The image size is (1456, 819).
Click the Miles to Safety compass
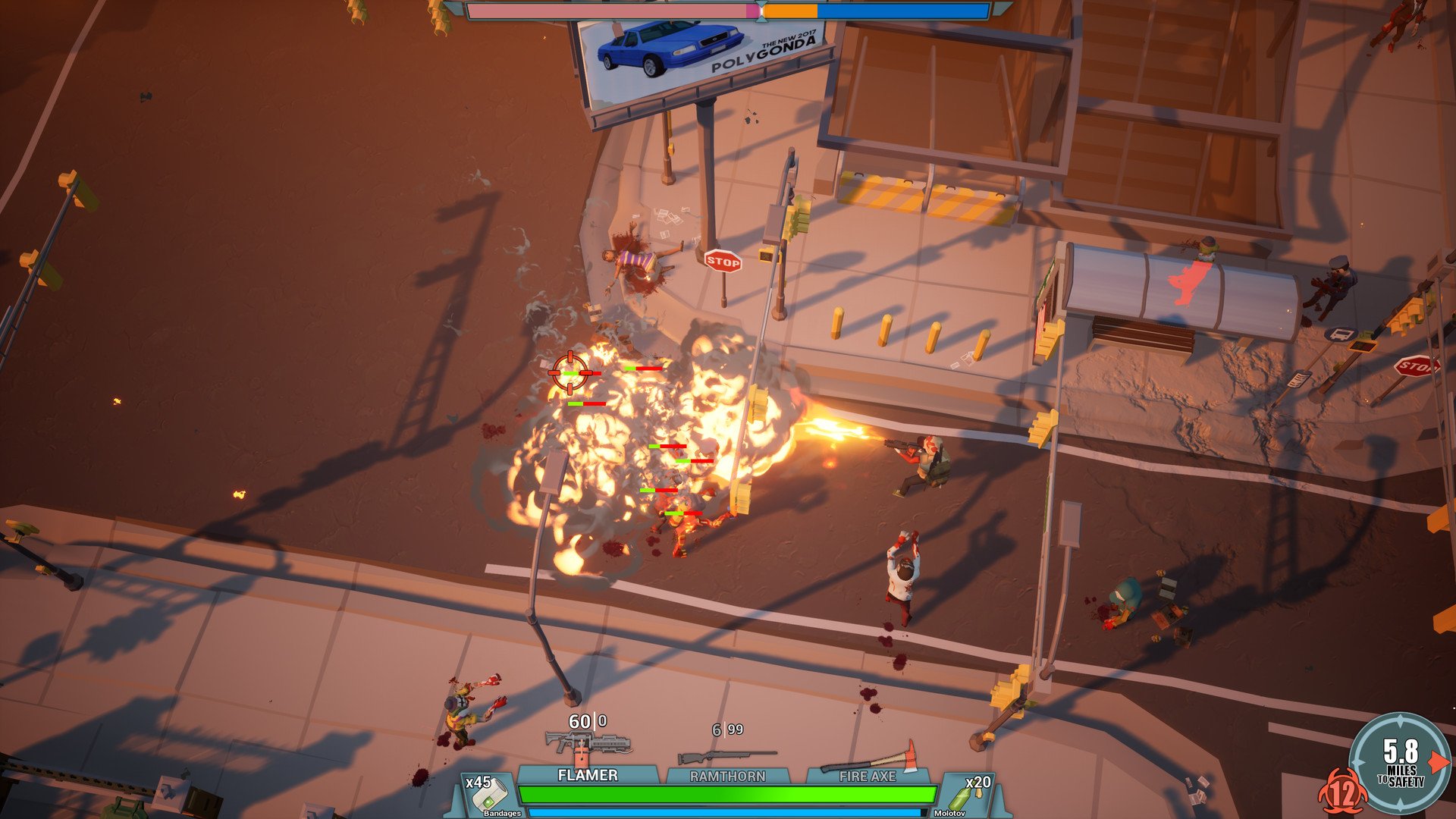click(x=1400, y=762)
